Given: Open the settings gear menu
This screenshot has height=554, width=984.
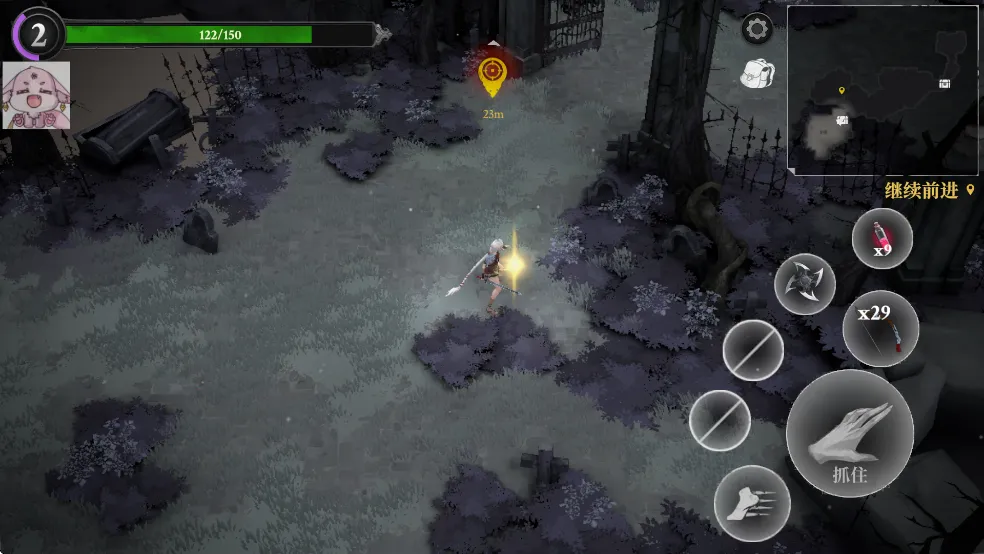Looking at the screenshot, I should point(757,29).
